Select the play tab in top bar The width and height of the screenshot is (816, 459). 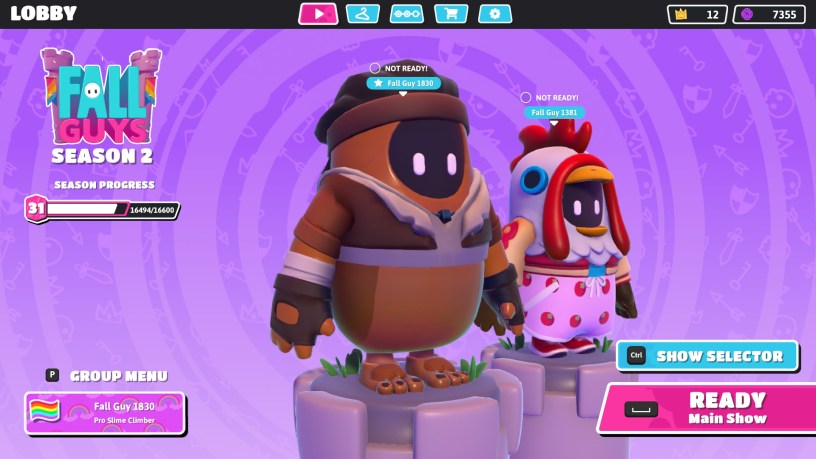point(318,14)
